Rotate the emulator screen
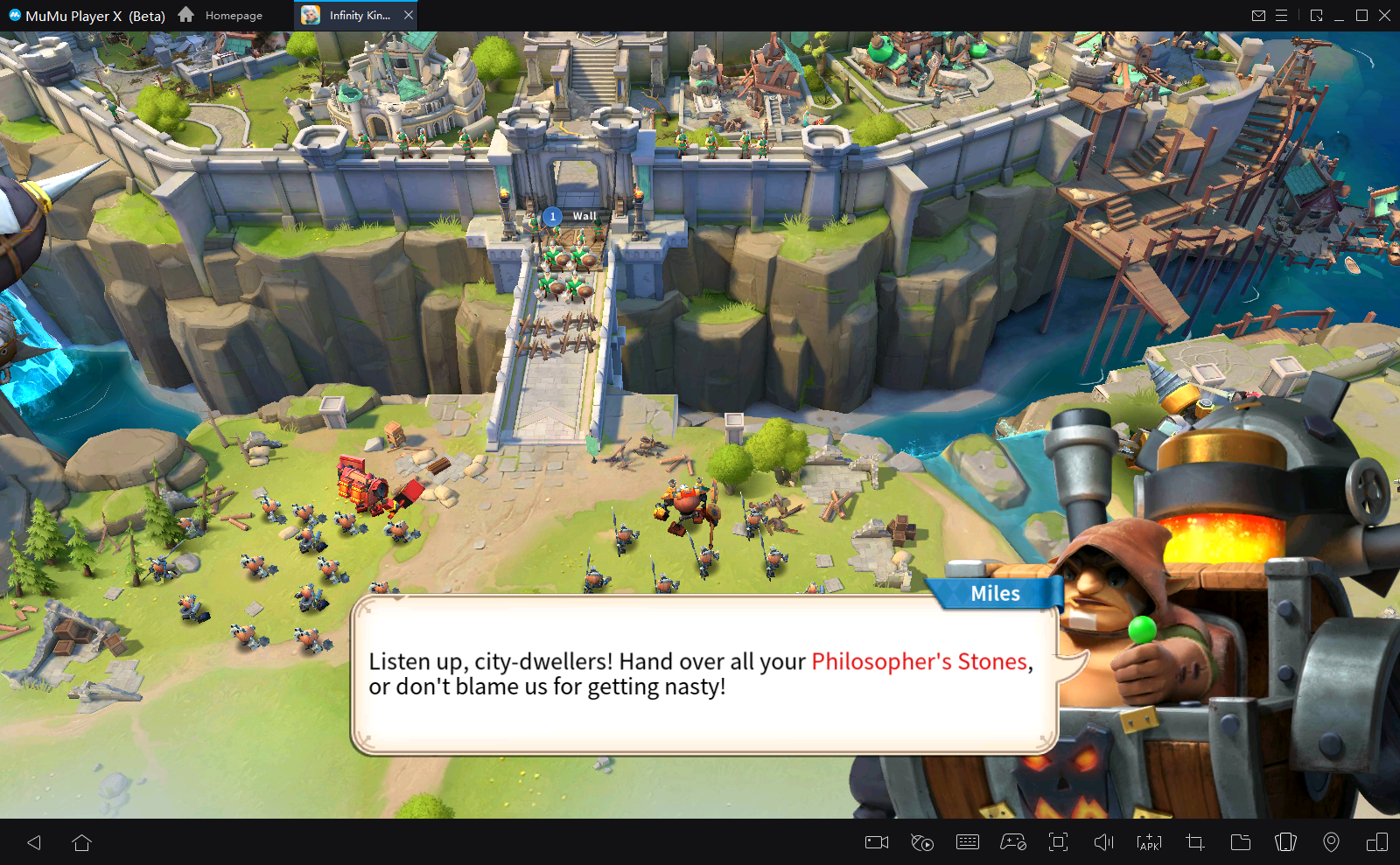Viewport: 1400px width, 865px height. pyautogui.click(x=1286, y=842)
